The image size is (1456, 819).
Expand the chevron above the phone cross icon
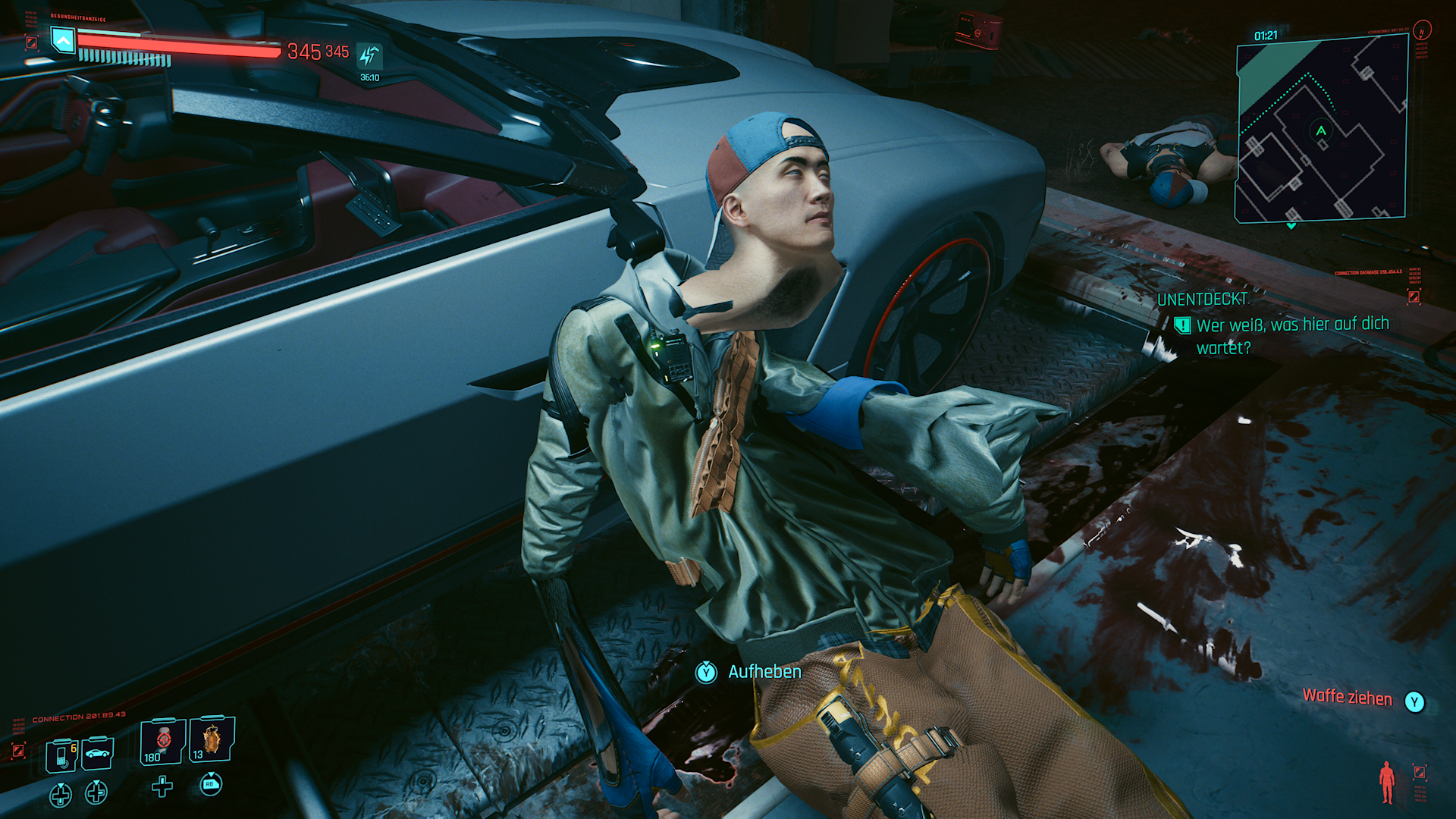tap(61, 785)
